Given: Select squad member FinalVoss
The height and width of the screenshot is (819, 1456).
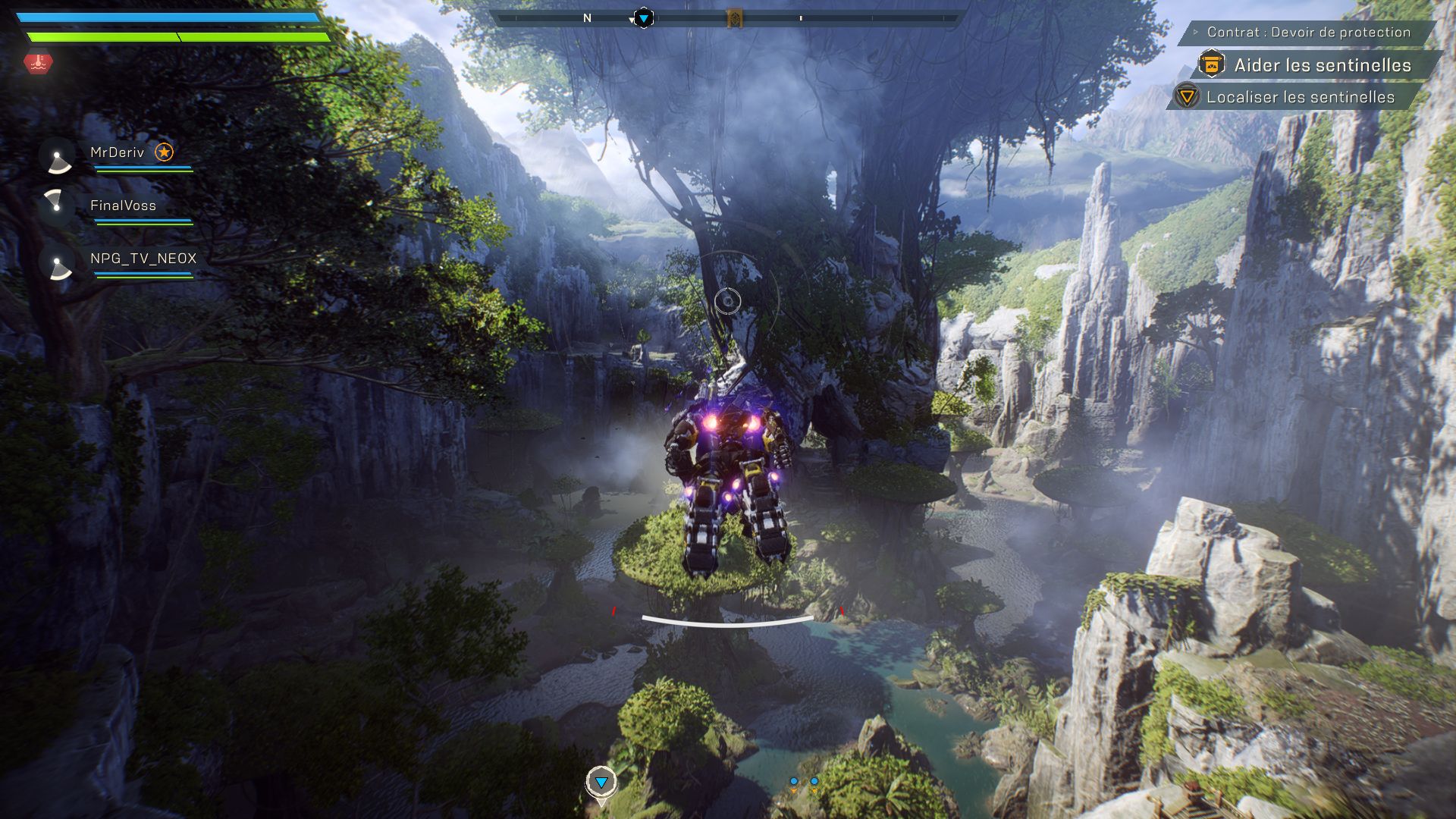Looking at the screenshot, I should (123, 206).
